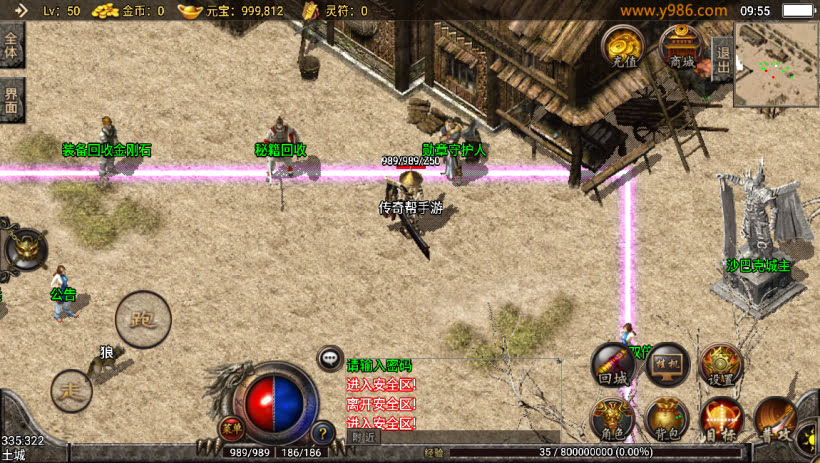Open the 角色 character sheet
This screenshot has height=463, width=820.
coord(613,418)
